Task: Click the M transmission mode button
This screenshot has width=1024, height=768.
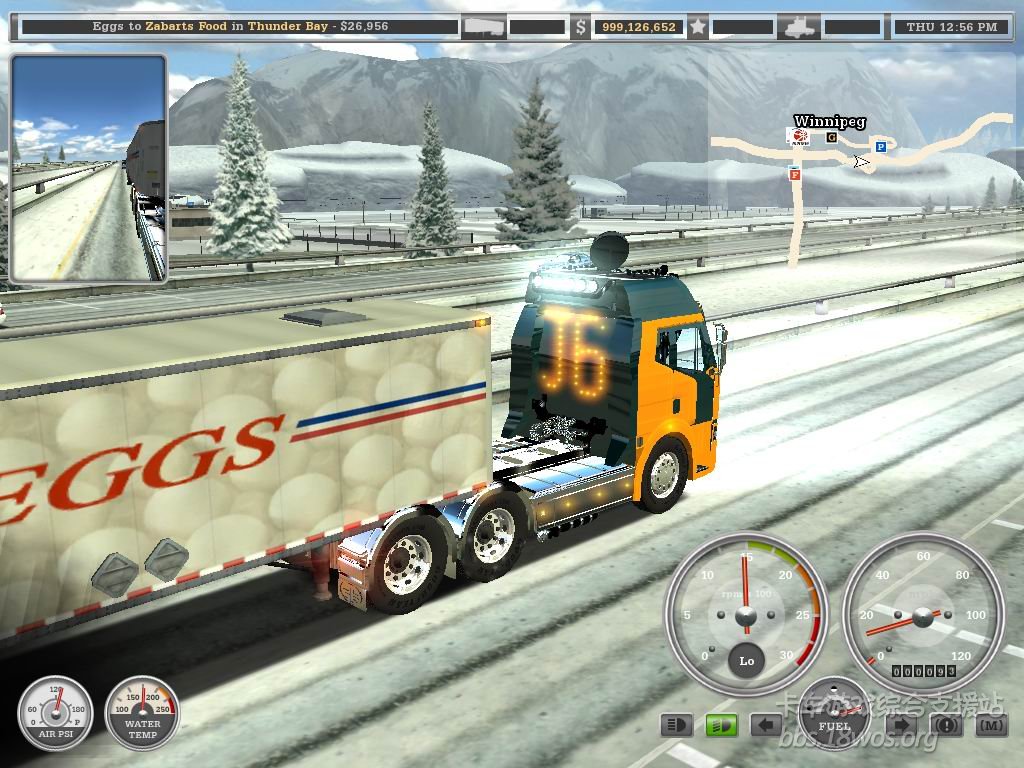Action: 990,724
